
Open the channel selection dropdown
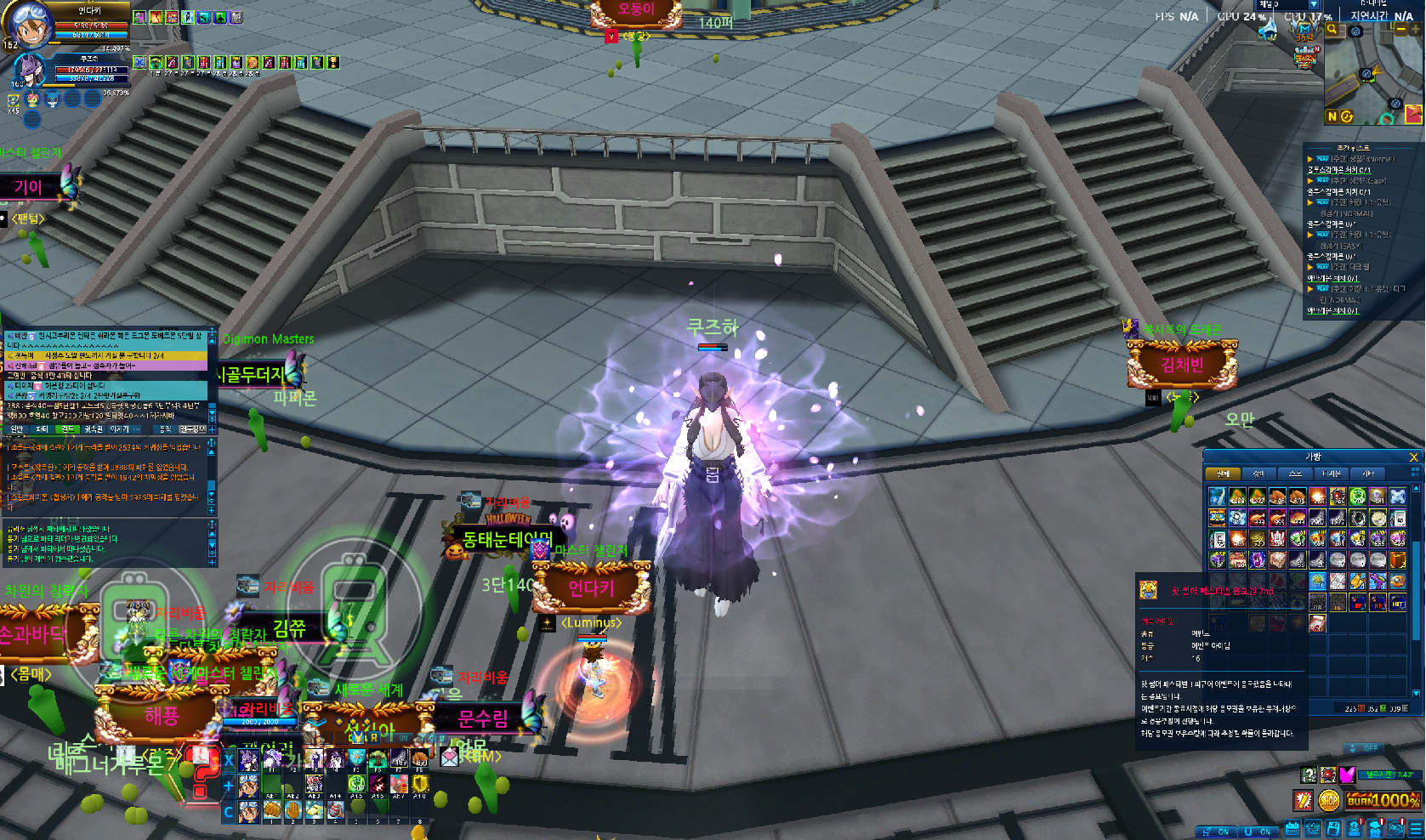click(1314, 4)
